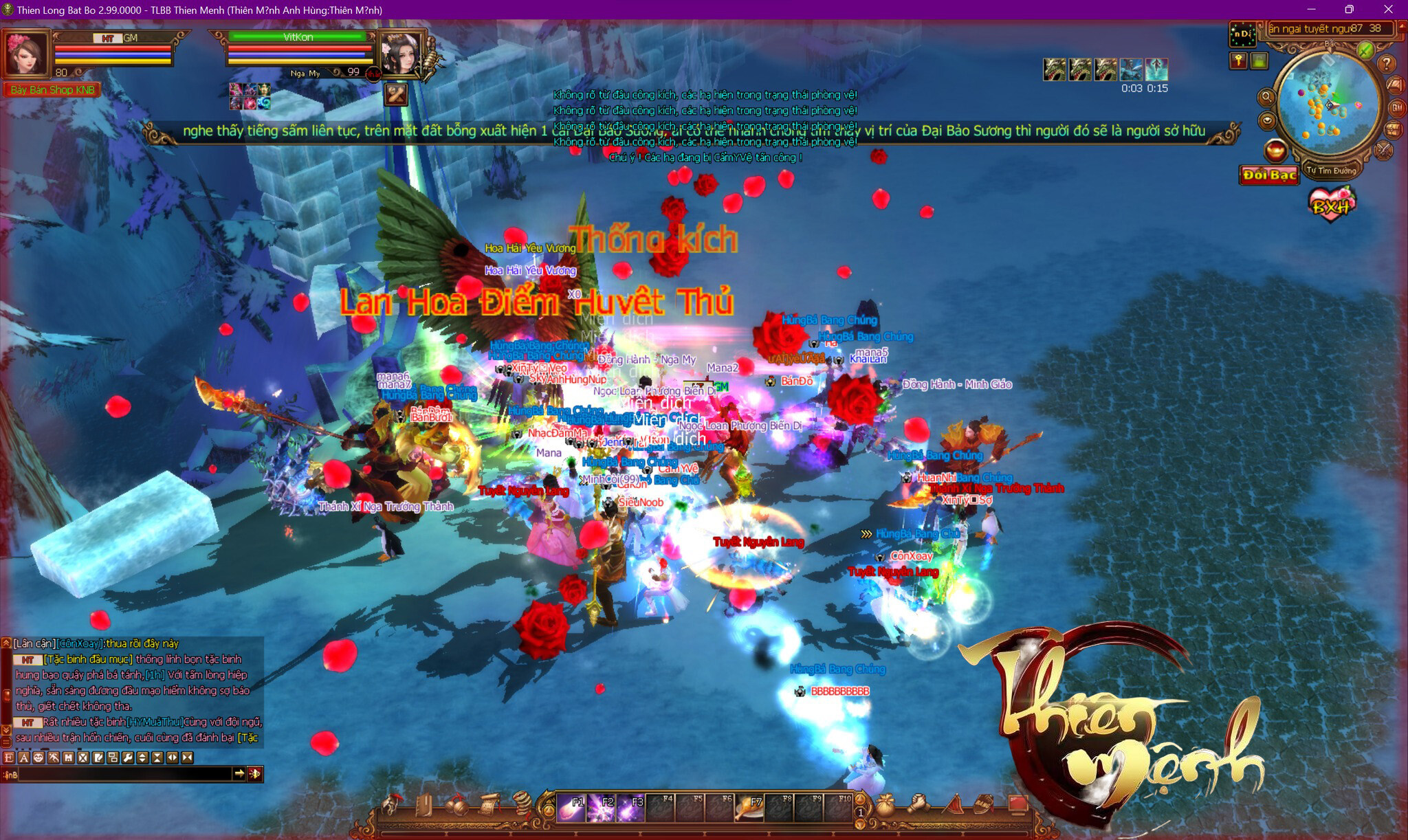Open the scroll quest icon on bottom bar
Screen dimensions: 1408x840
(x=487, y=805)
